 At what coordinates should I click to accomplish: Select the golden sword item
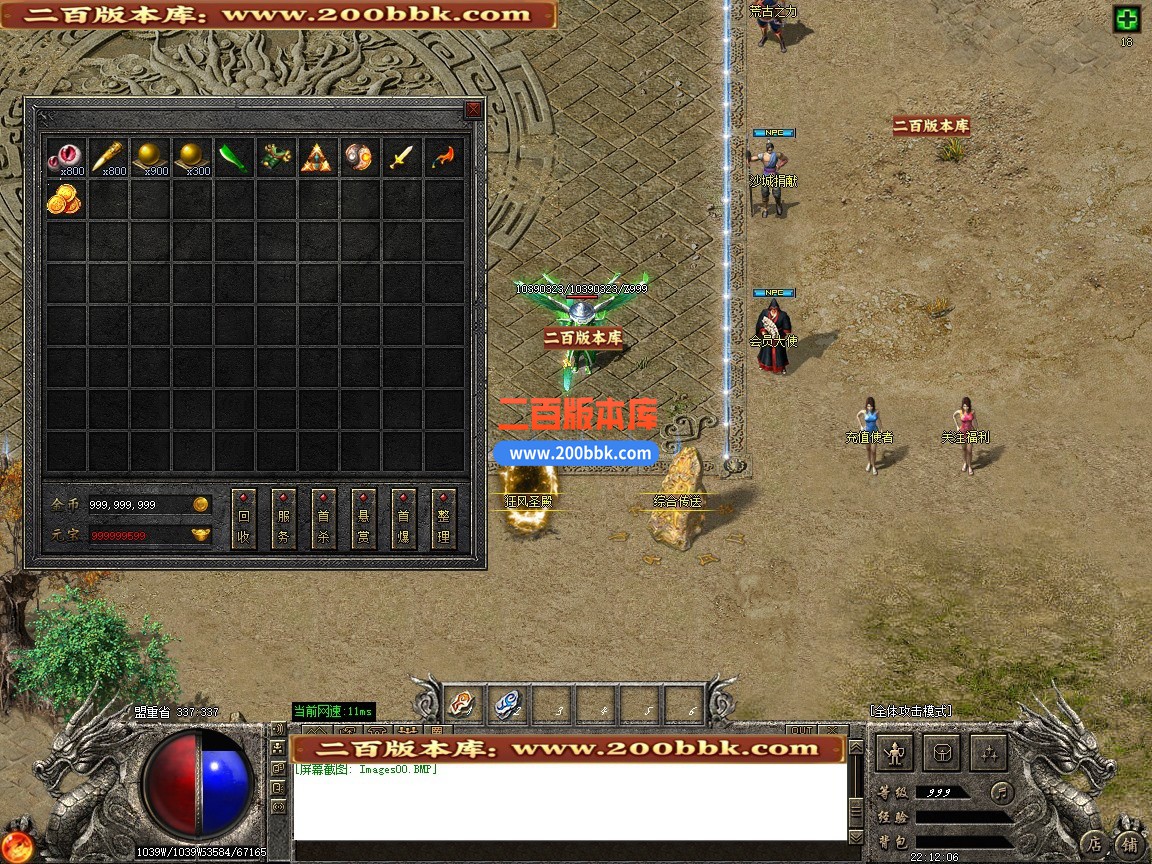coord(401,157)
